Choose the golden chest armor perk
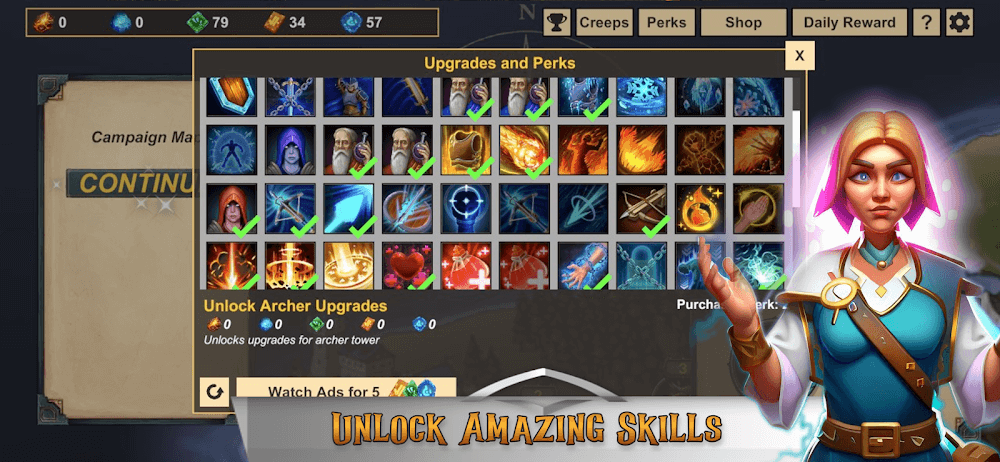This screenshot has height=462, width=1000. (x=465, y=150)
